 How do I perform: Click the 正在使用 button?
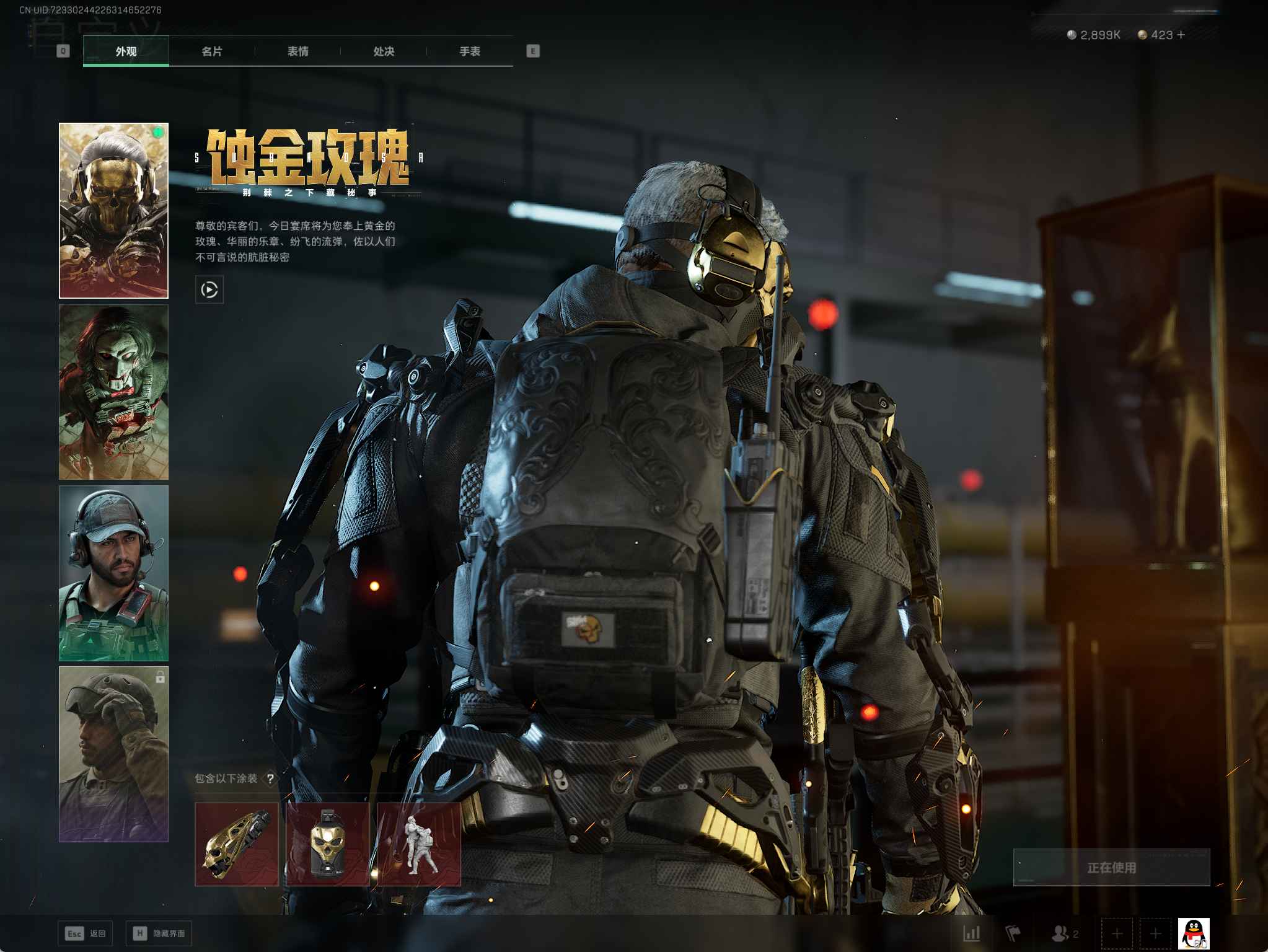(x=1111, y=867)
